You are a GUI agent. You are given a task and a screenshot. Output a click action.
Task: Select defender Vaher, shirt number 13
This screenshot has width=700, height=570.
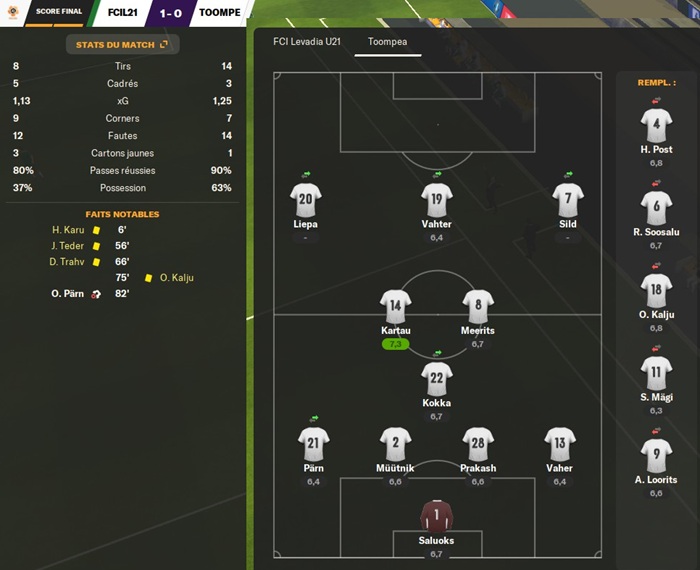tap(560, 446)
